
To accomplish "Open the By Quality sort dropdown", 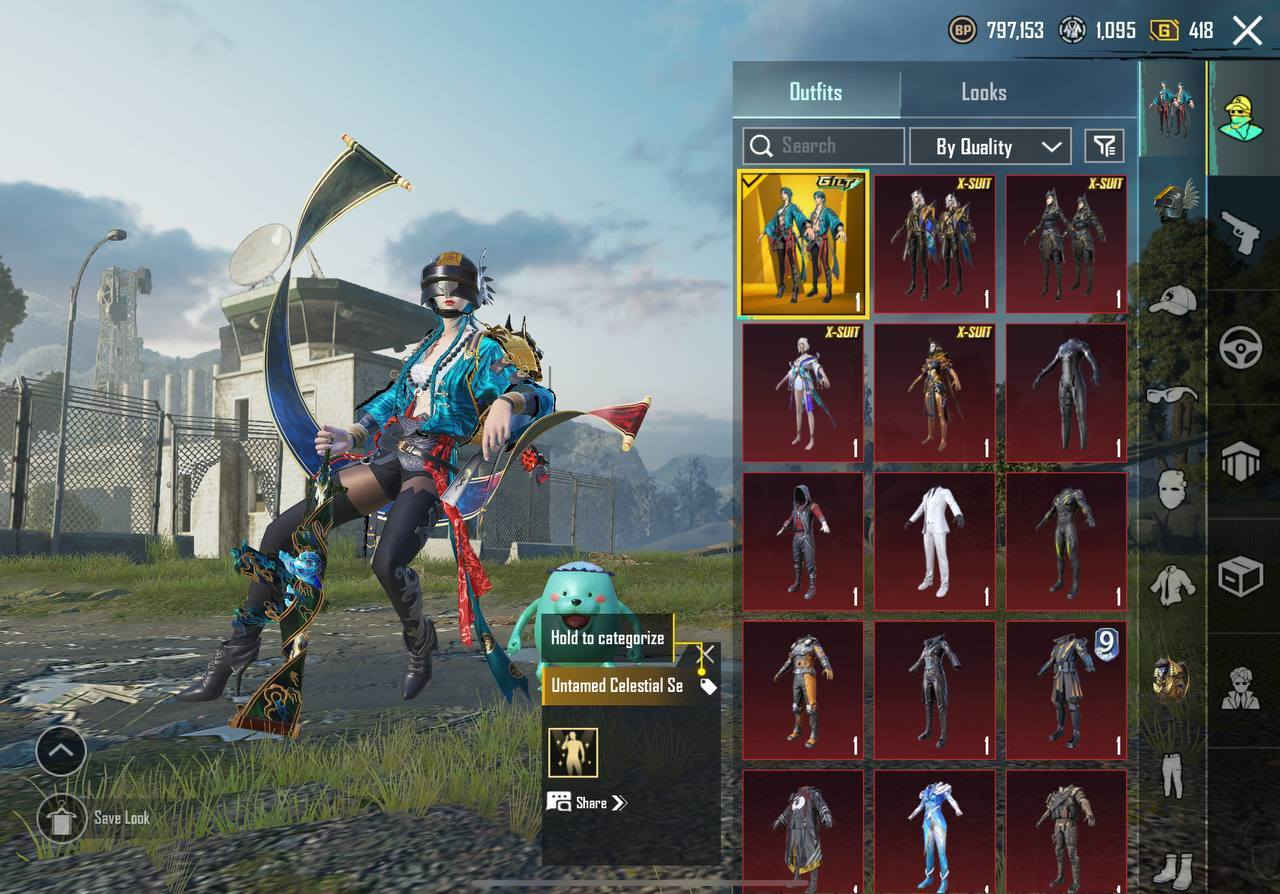I will [989, 147].
